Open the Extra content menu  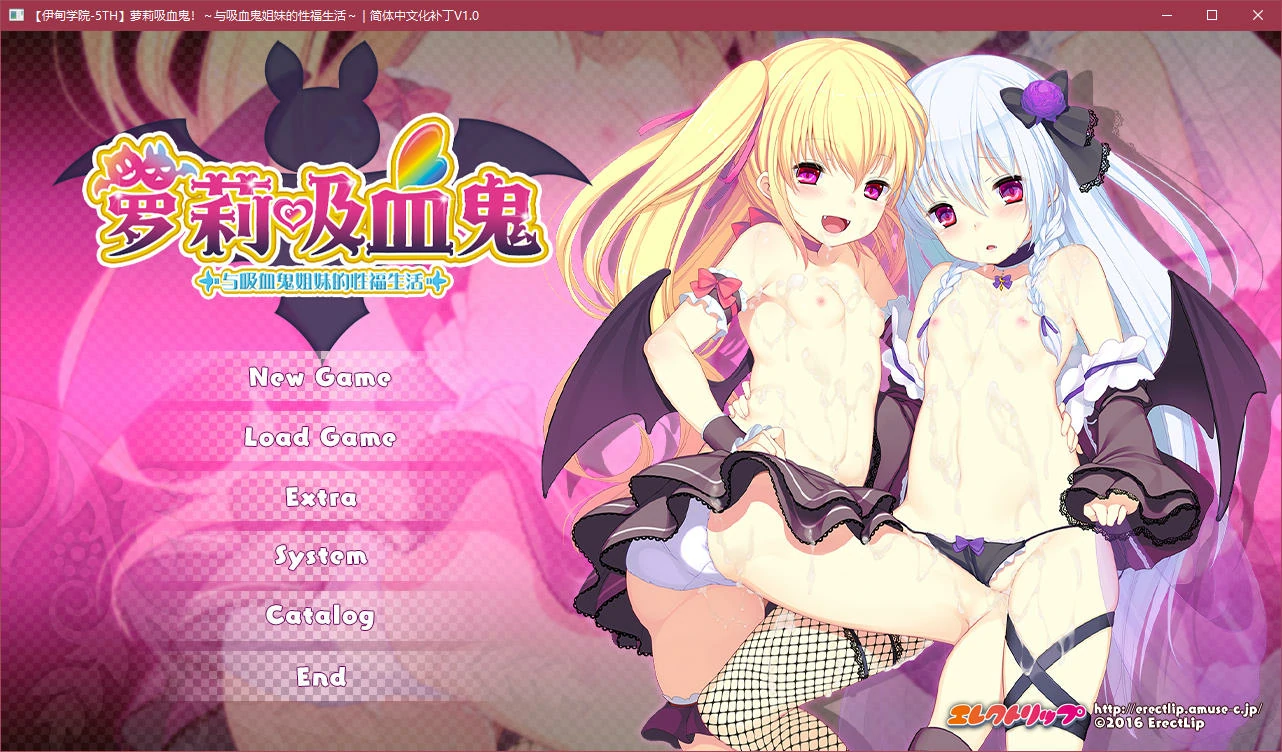click(x=320, y=497)
